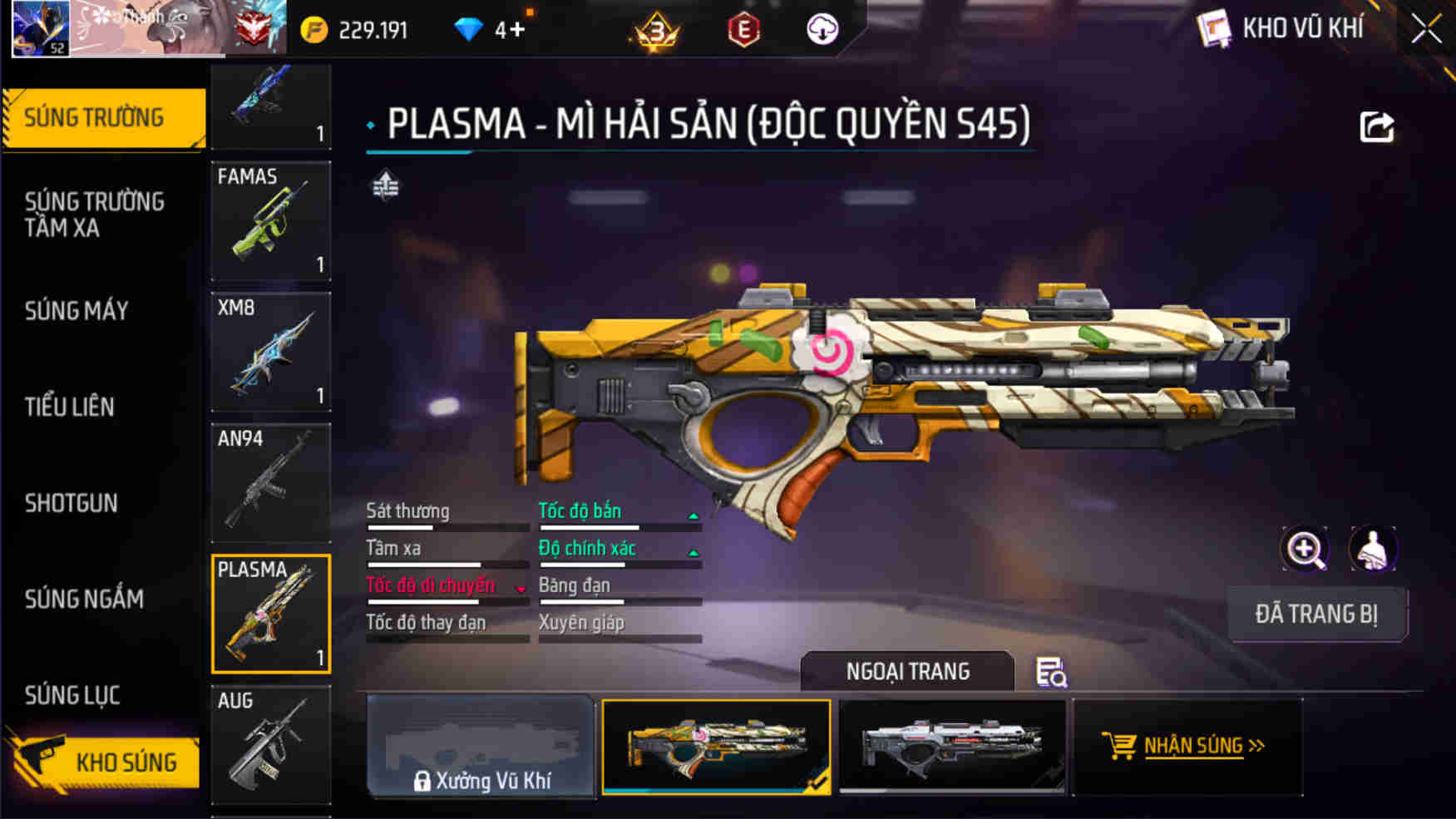
Task: Open the Xưởng Vũ Khí locked slot
Action: click(481, 747)
